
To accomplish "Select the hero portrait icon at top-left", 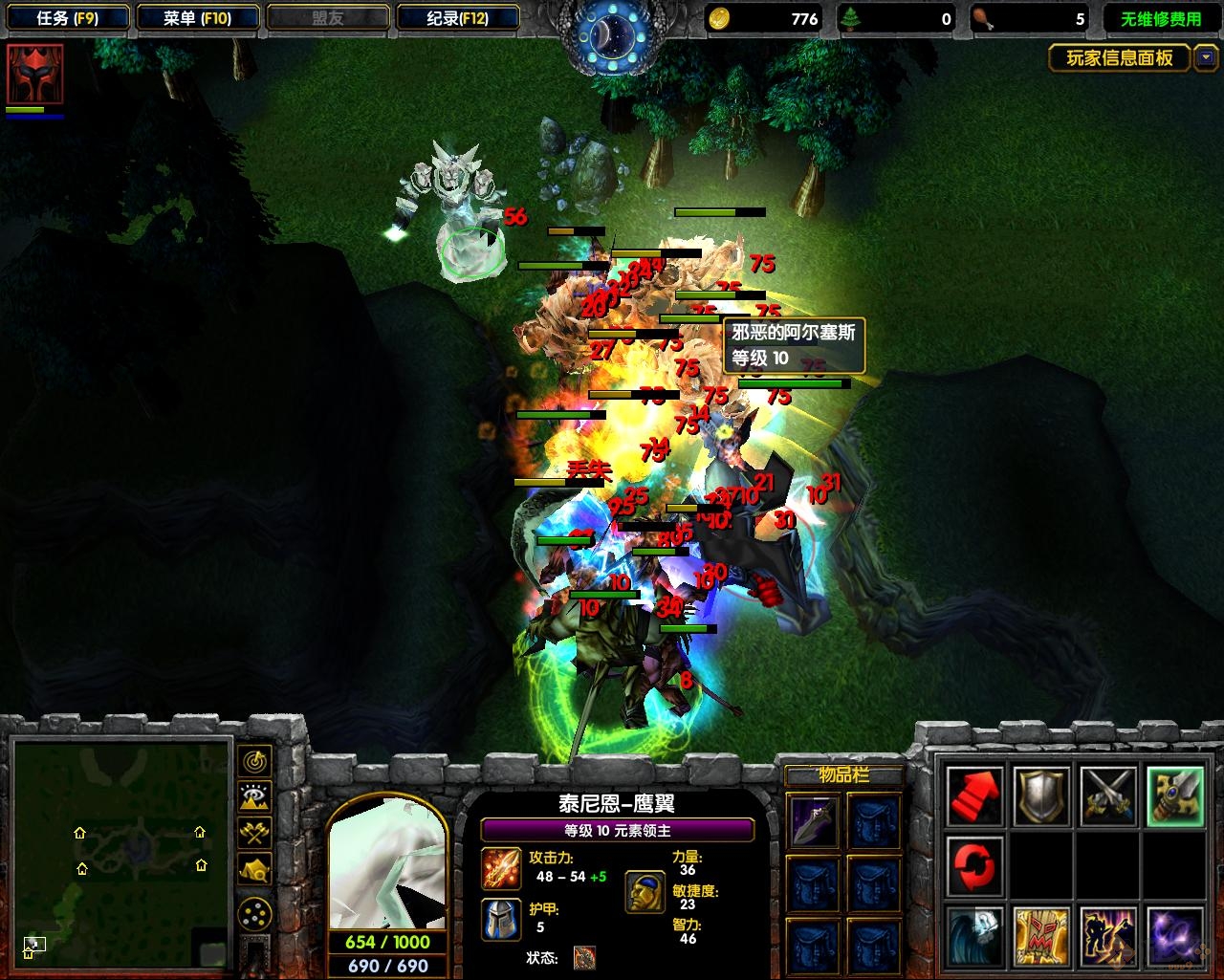I will (x=35, y=74).
